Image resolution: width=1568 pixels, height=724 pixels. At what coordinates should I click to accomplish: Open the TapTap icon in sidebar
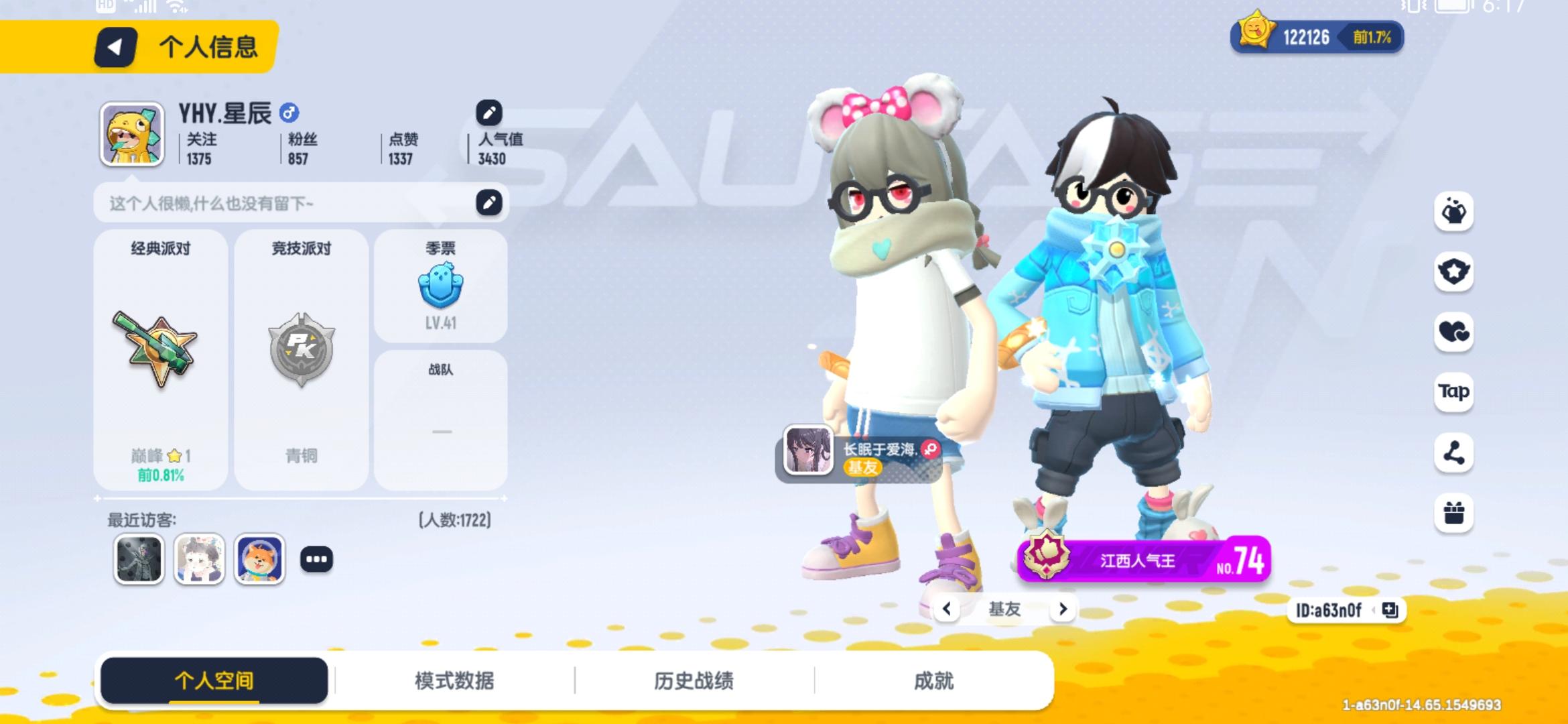[x=1454, y=392]
